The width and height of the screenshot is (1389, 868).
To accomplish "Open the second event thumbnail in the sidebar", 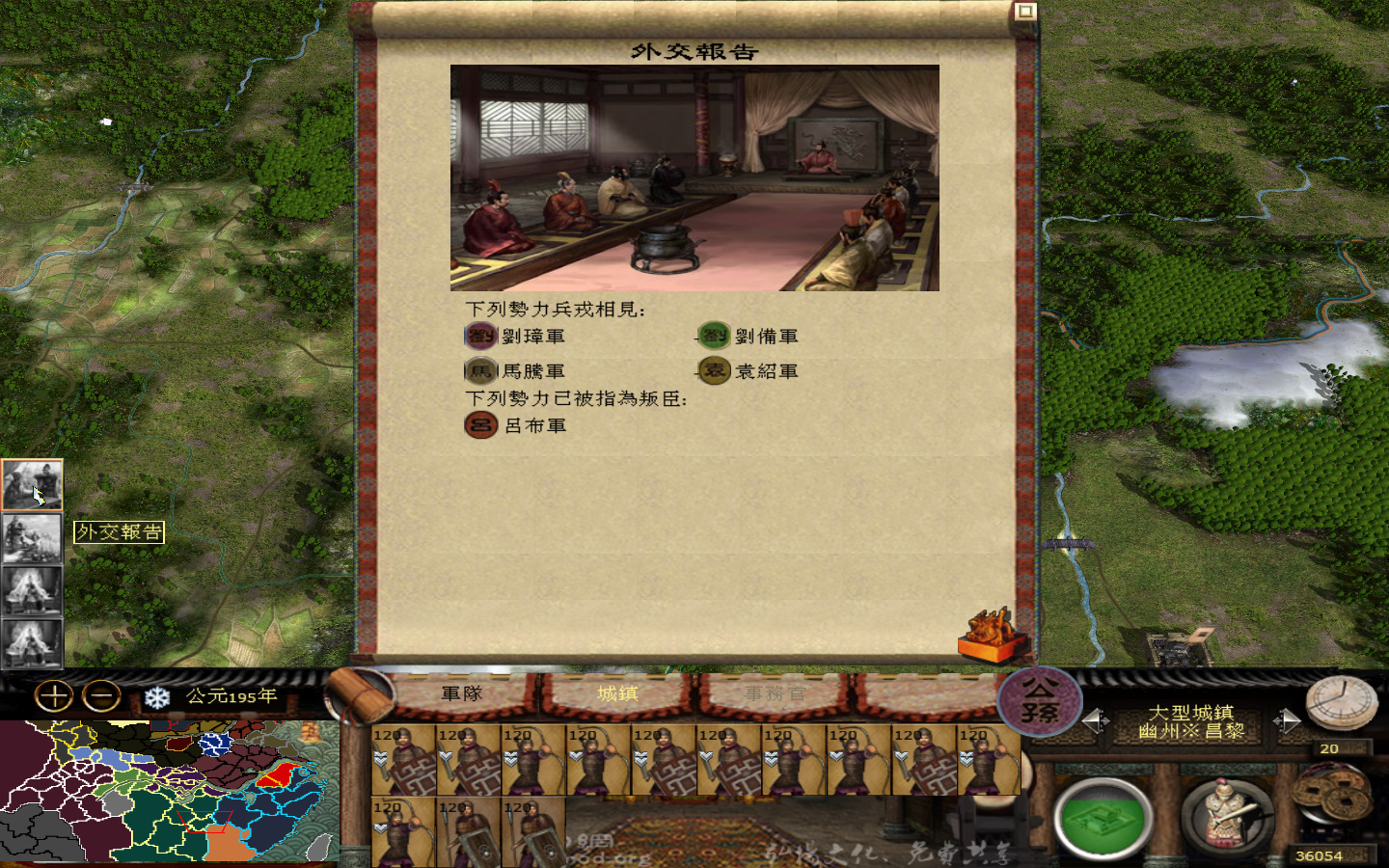I will pos(32,538).
